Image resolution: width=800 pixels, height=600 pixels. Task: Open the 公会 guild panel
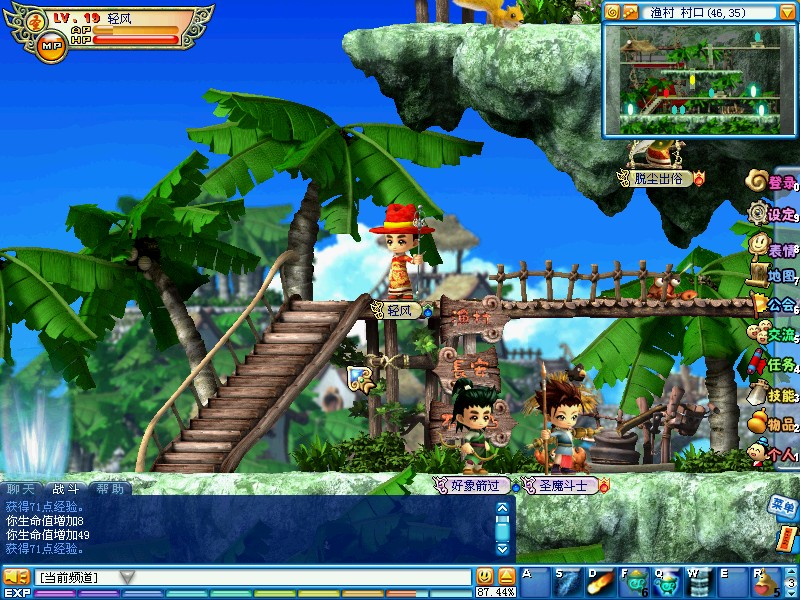775,304
